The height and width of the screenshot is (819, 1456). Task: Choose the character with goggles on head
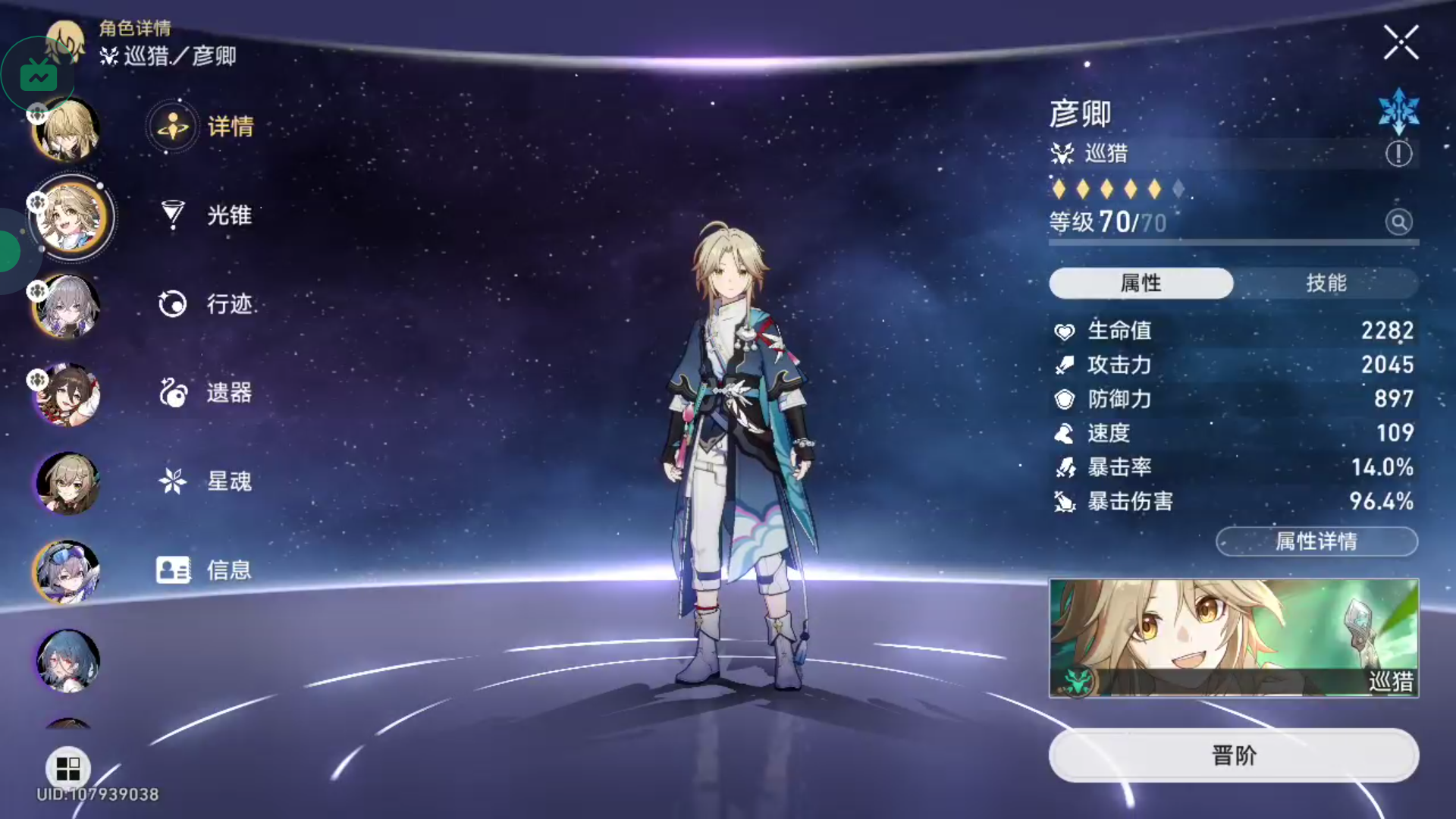(x=67, y=573)
